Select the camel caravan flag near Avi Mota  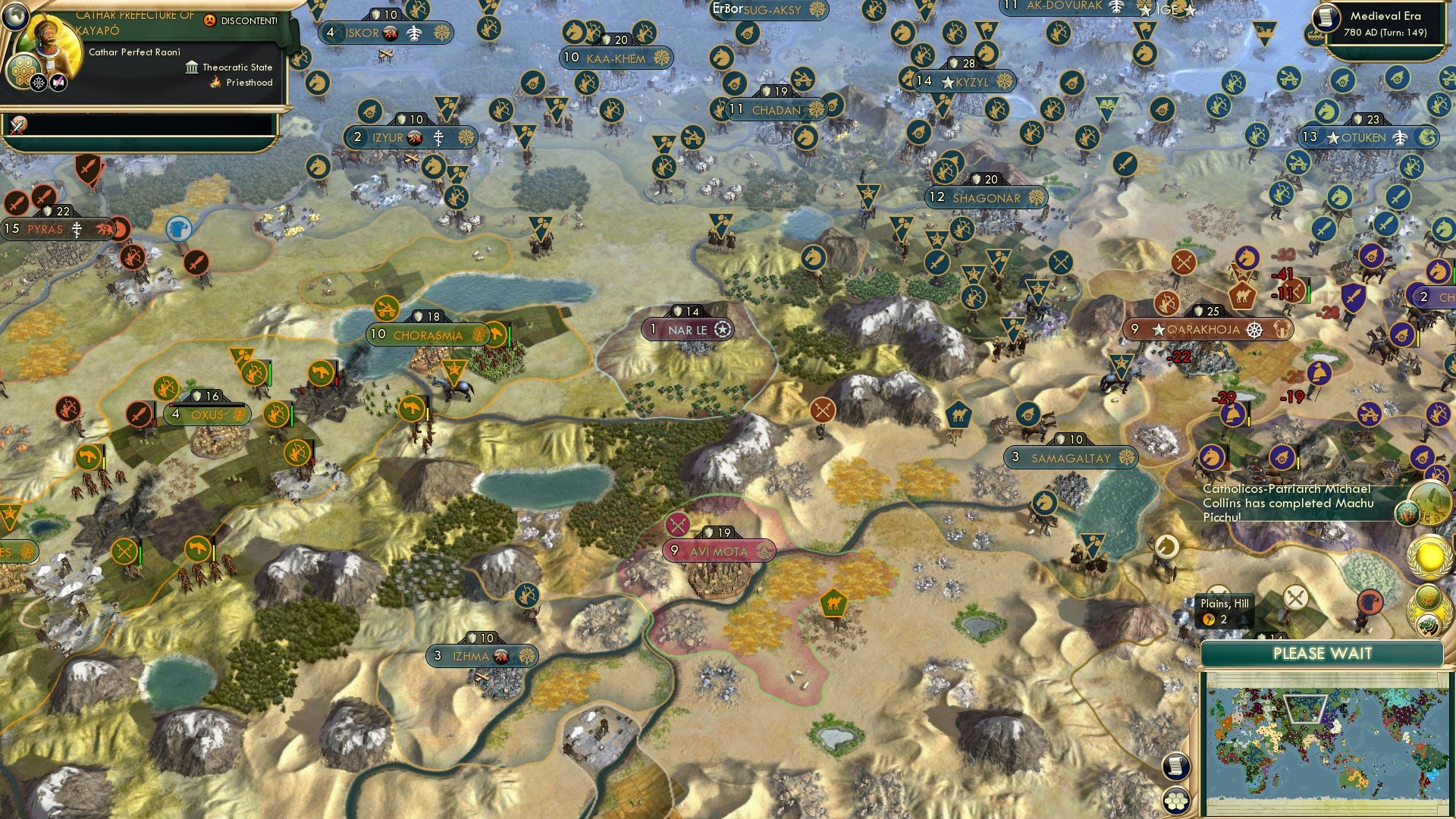[833, 603]
